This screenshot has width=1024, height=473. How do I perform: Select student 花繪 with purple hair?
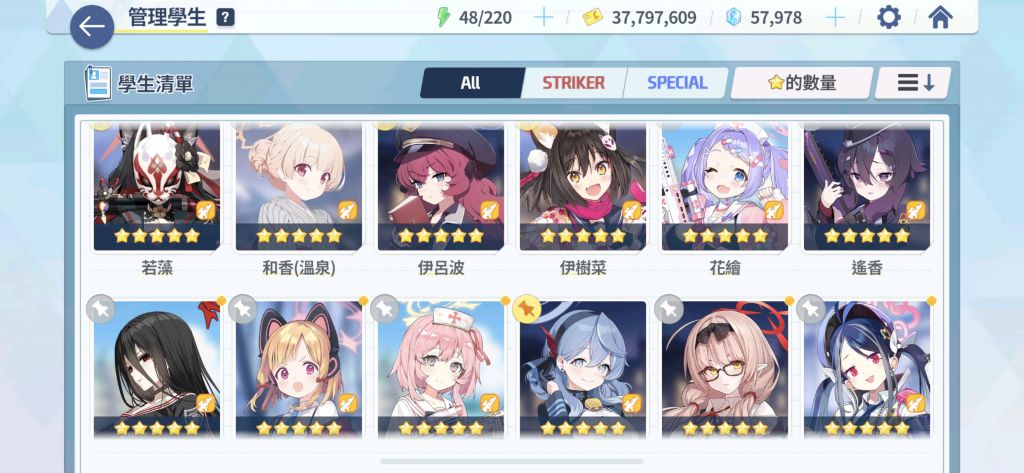724,187
